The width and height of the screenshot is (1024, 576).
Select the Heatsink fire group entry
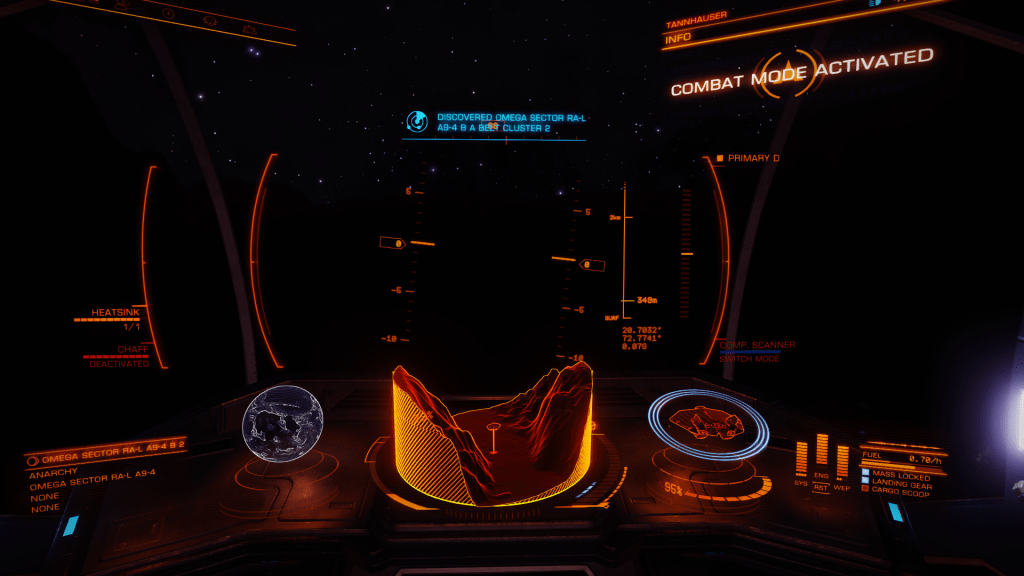point(110,313)
